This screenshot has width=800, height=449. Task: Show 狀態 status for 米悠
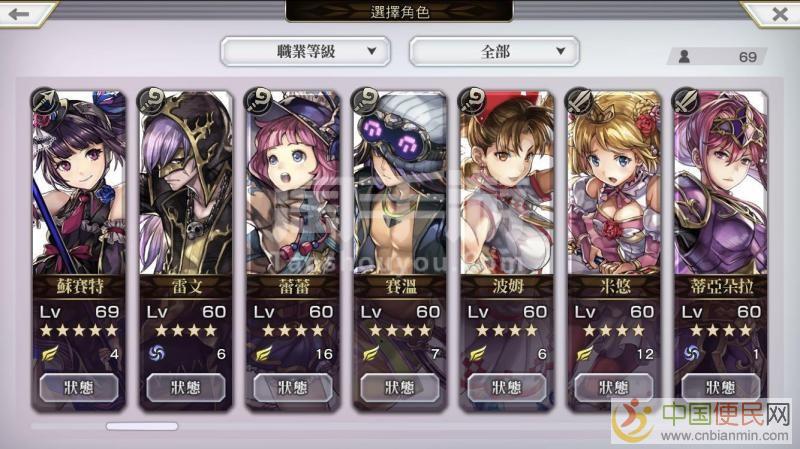(613, 387)
